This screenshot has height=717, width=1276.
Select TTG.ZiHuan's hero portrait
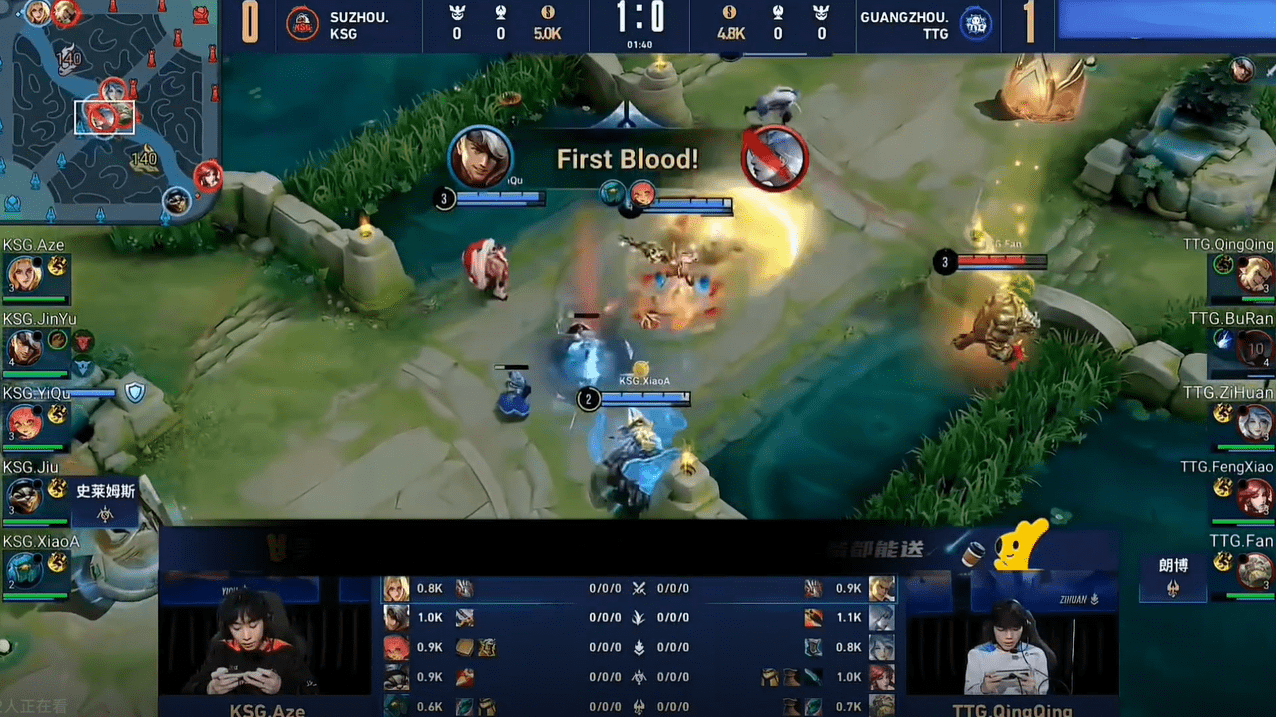(x=1254, y=422)
